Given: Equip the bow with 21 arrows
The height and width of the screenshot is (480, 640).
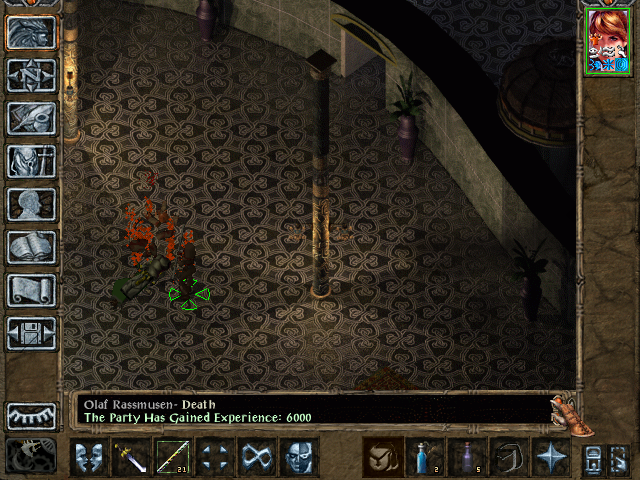Looking at the screenshot, I should (x=173, y=458).
